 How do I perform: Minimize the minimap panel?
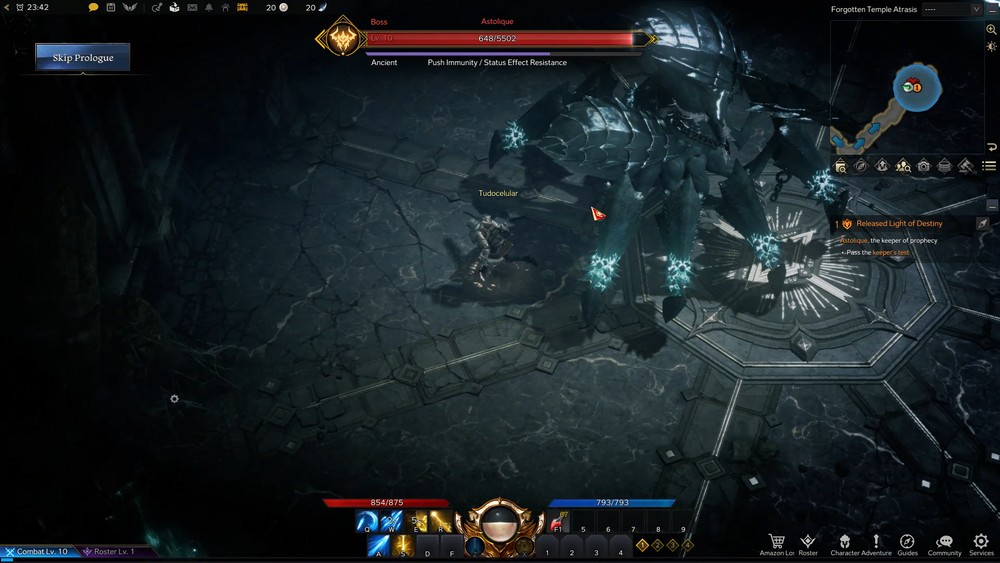pyautogui.click(x=991, y=9)
